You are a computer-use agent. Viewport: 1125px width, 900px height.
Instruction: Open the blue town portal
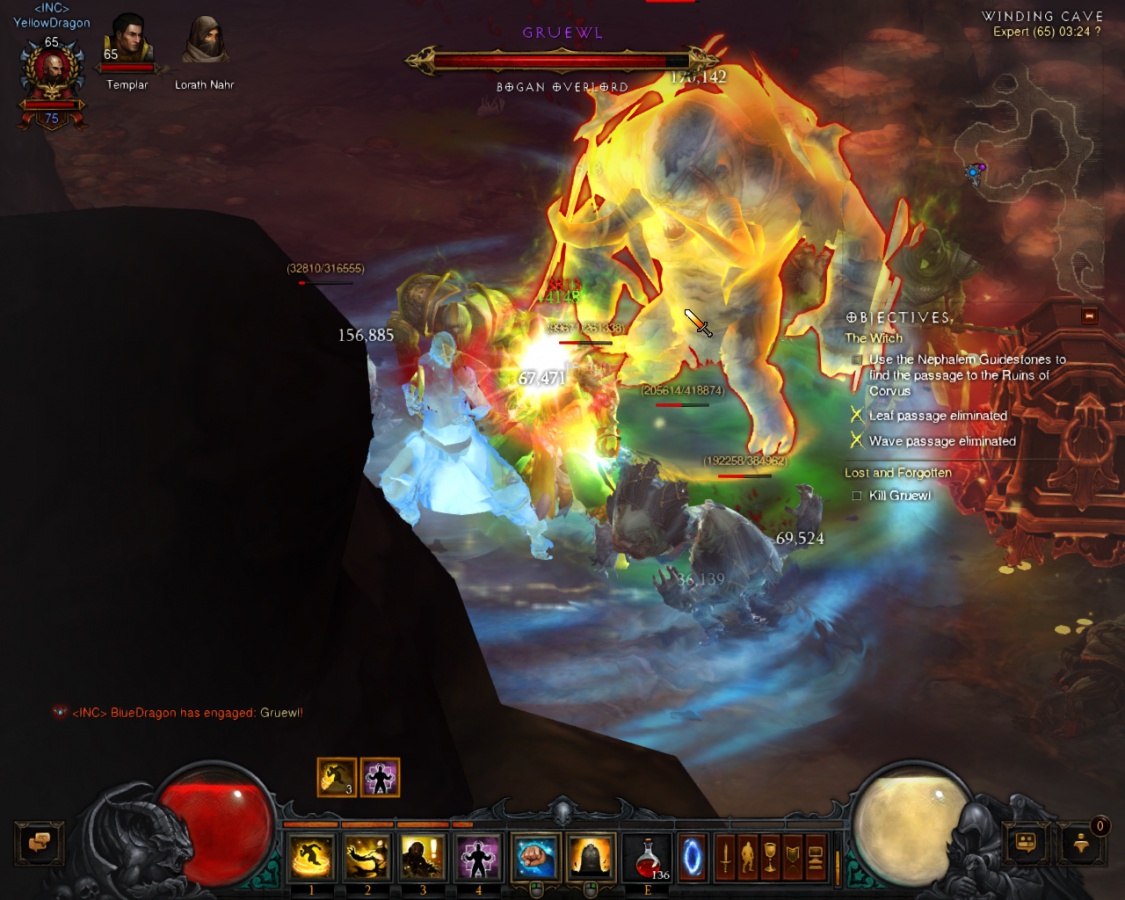coord(692,857)
